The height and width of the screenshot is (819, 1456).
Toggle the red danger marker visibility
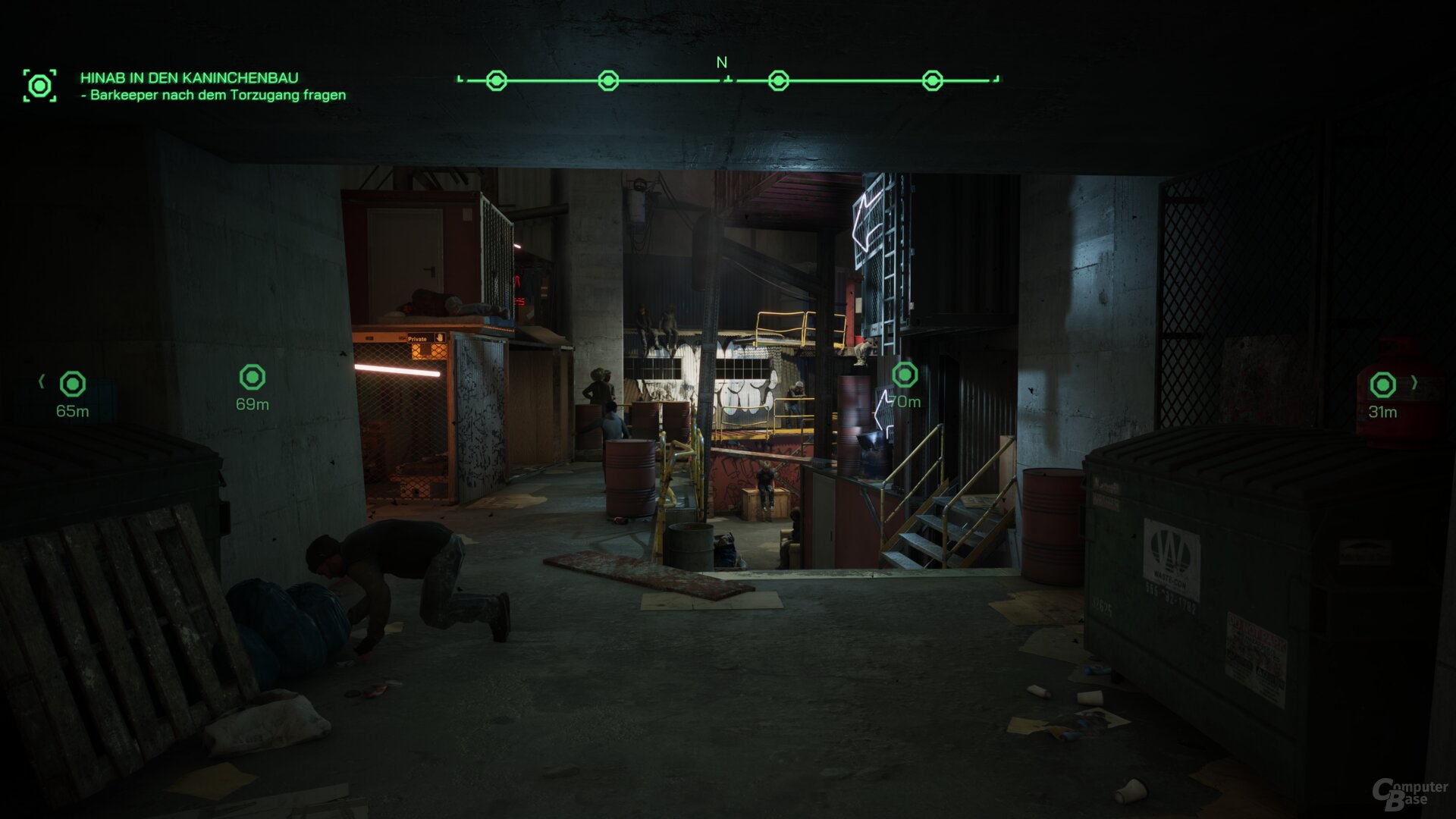(x=1385, y=385)
